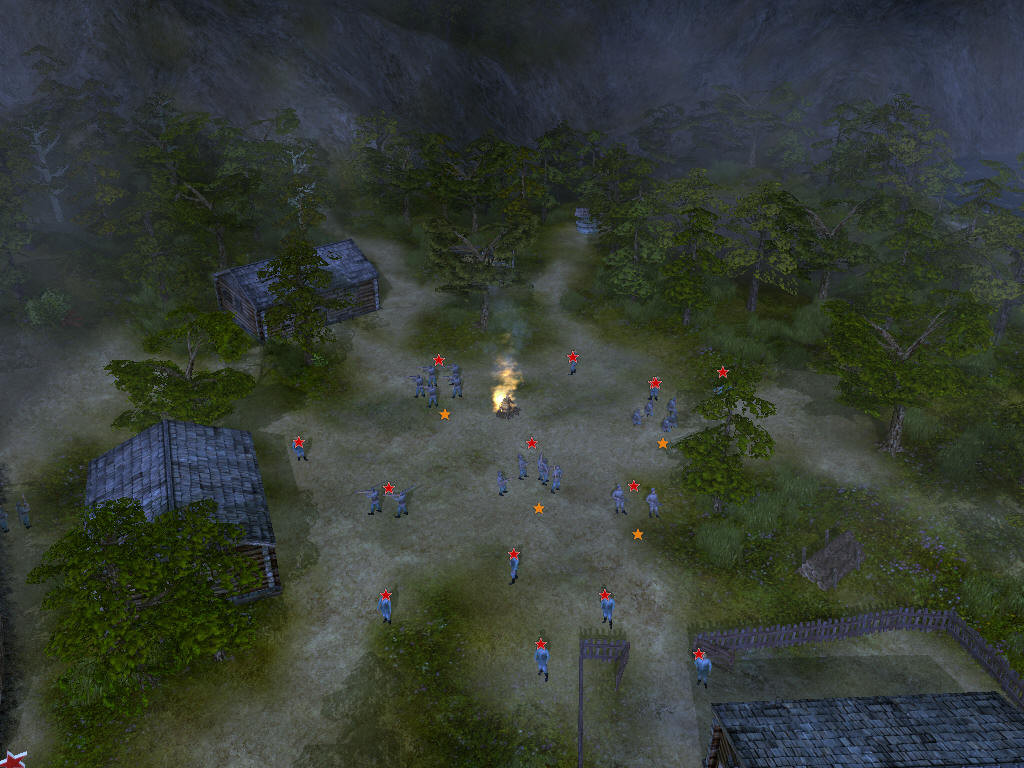Click the red star icon in the screen corner

pos(12,759)
